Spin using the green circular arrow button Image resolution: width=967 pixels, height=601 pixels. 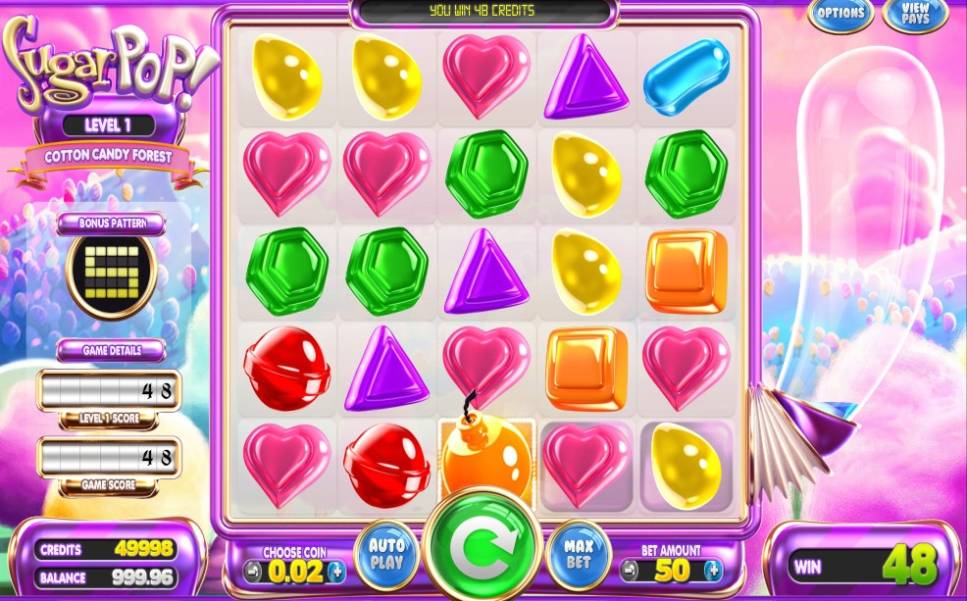click(x=483, y=545)
